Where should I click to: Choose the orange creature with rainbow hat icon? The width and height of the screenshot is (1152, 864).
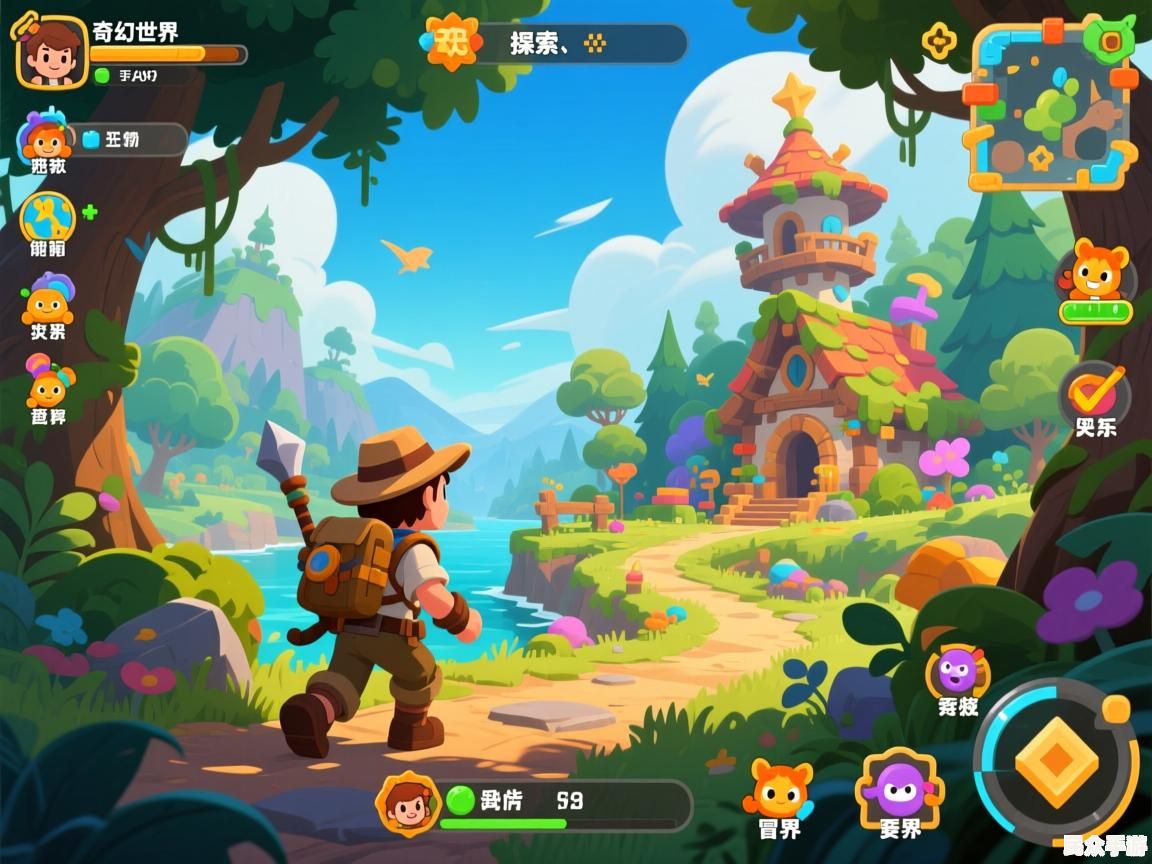point(48,384)
